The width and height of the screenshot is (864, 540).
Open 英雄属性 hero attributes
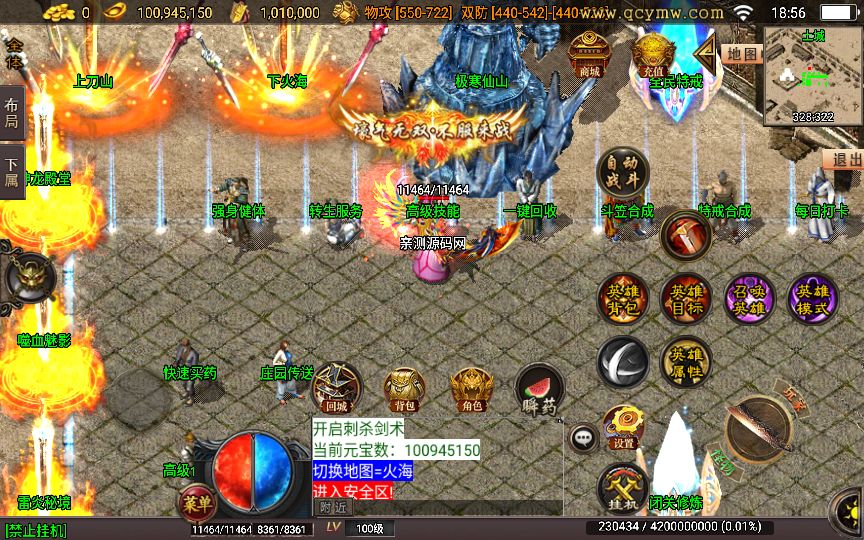(686, 361)
